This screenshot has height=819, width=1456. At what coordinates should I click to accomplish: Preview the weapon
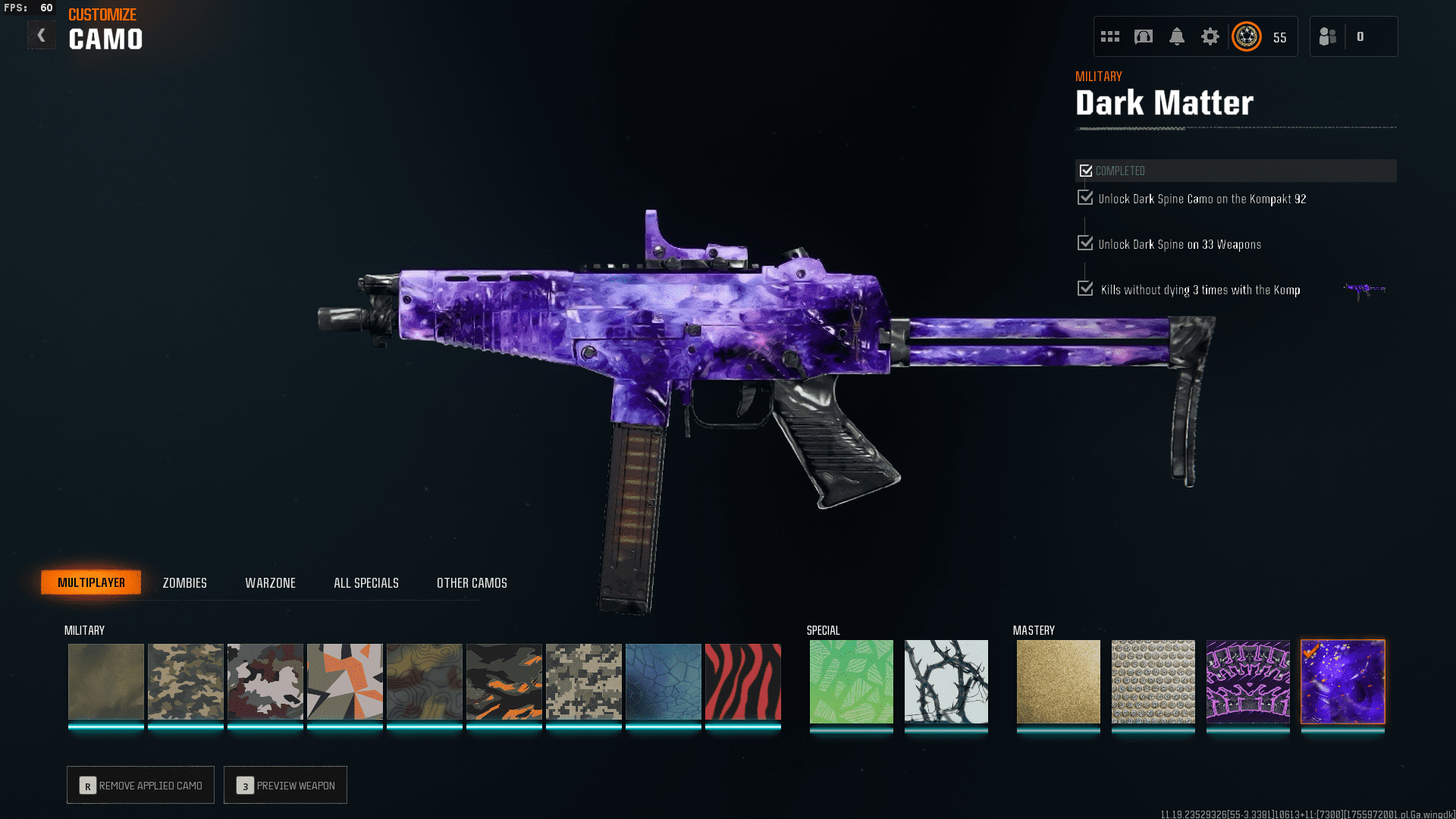(285, 785)
